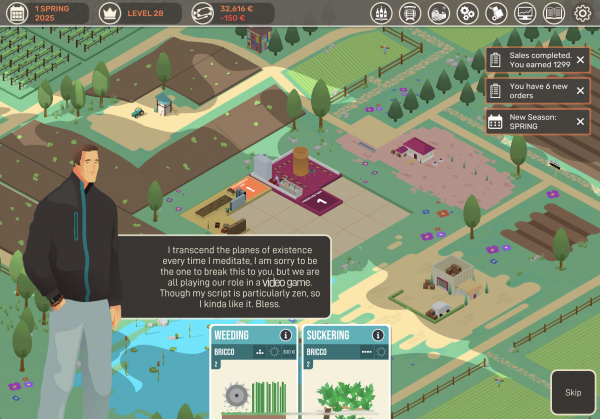Image resolution: width=600 pixels, height=419 pixels.
Task: Open the settings gear menu
Action: tap(583, 14)
